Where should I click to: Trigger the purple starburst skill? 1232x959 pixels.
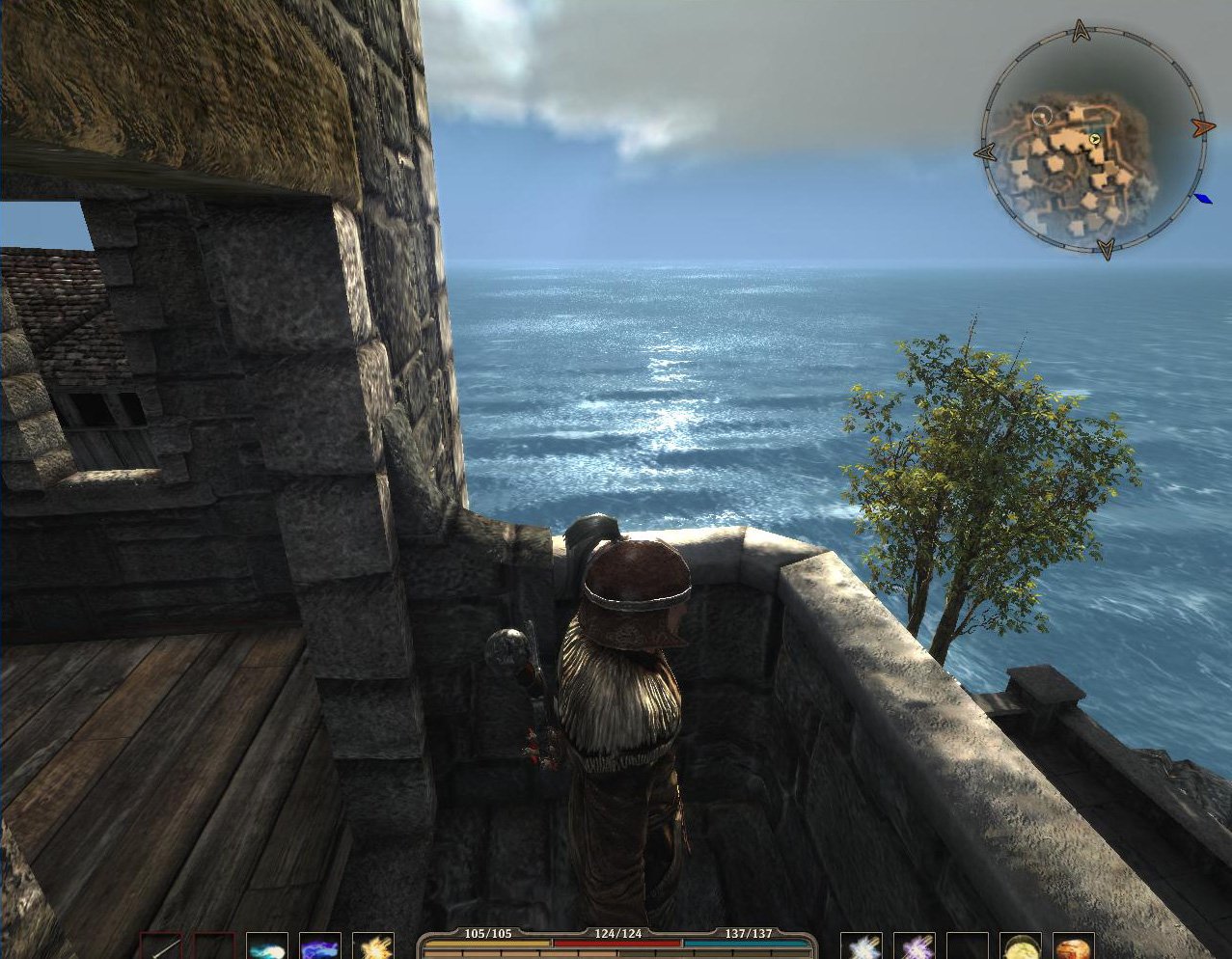pyautogui.click(x=914, y=945)
